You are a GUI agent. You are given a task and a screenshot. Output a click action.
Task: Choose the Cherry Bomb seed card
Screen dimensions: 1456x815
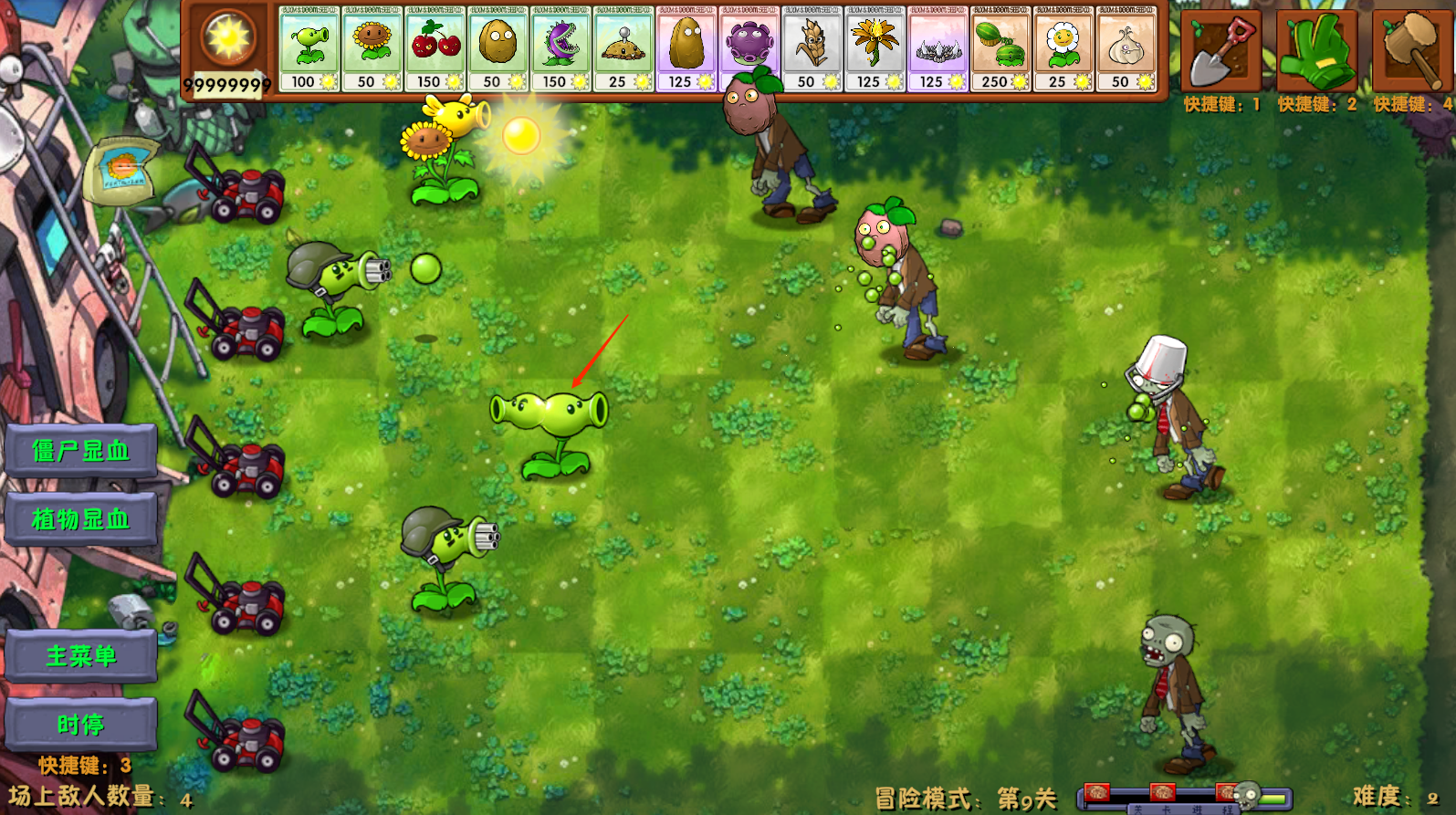click(x=435, y=48)
